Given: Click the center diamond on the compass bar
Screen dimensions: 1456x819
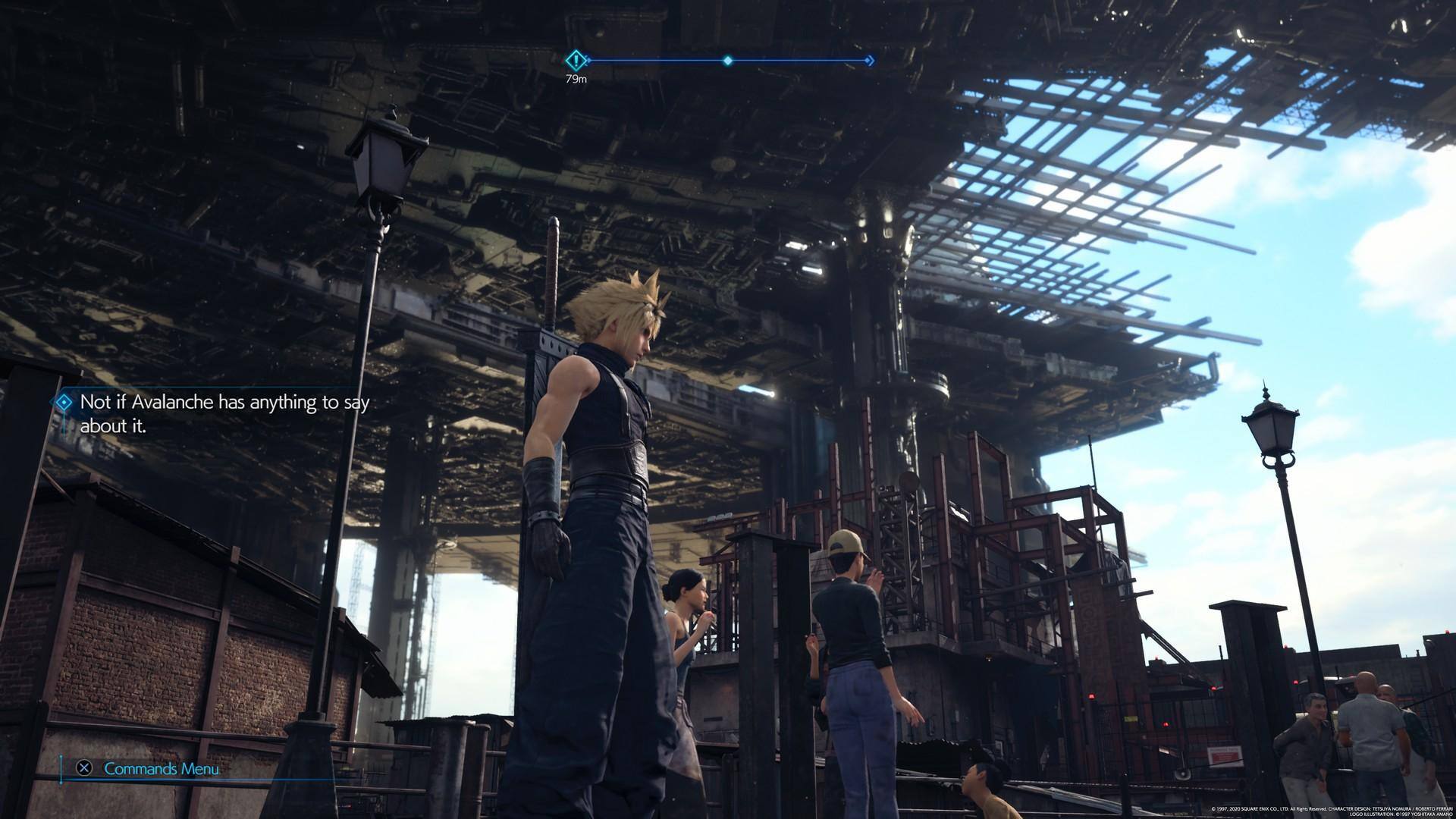Looking at the screenshot, I should pos(727,60).
